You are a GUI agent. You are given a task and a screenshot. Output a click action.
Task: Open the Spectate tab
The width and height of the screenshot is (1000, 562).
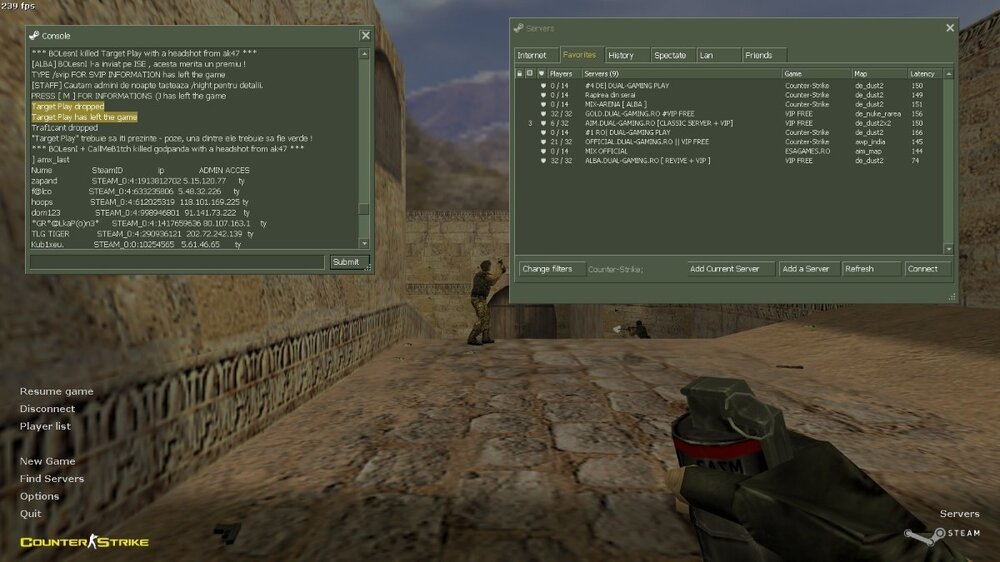(670, 55)
